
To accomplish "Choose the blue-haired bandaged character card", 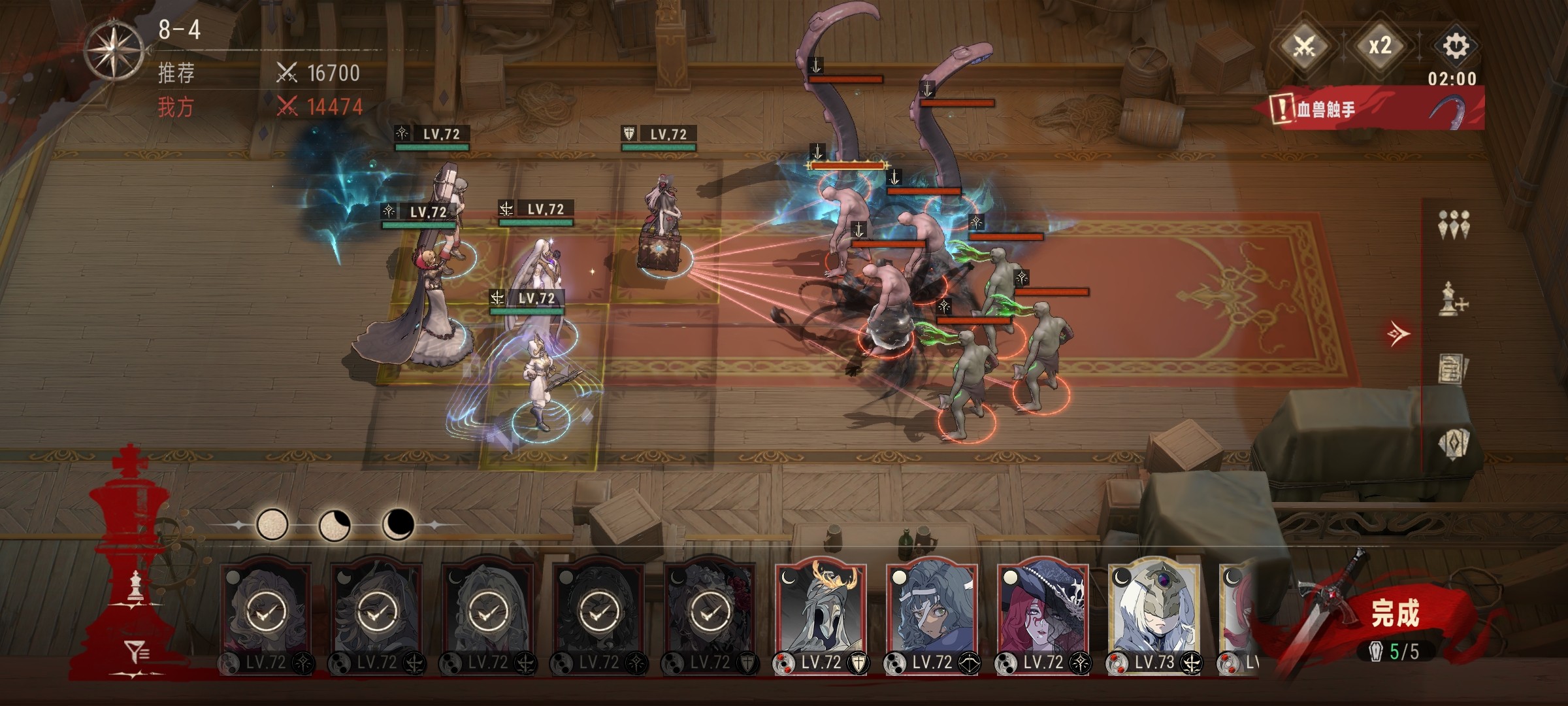I will click(x=932, y=611).
